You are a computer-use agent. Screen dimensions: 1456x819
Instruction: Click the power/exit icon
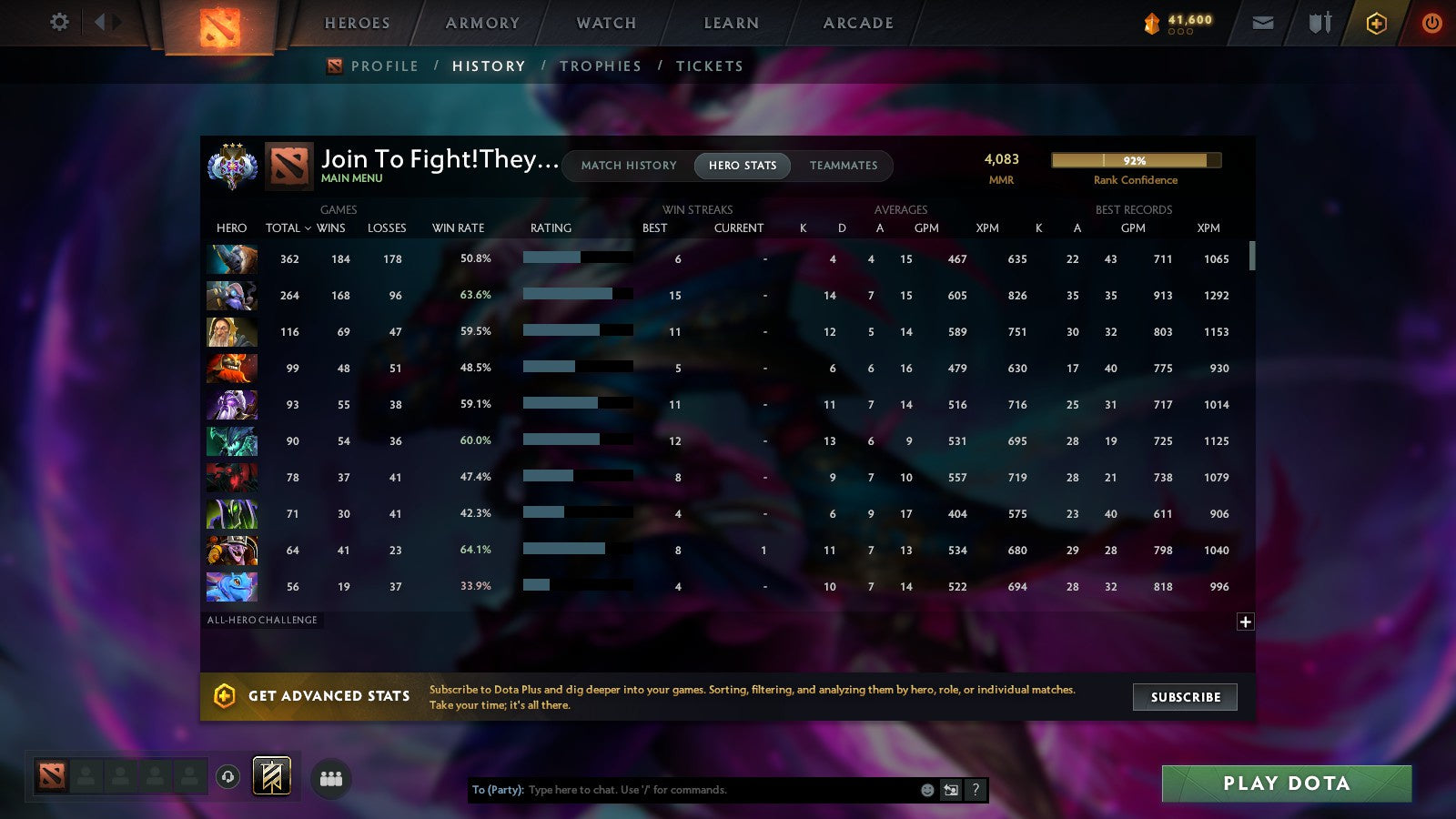(1431, 23)
